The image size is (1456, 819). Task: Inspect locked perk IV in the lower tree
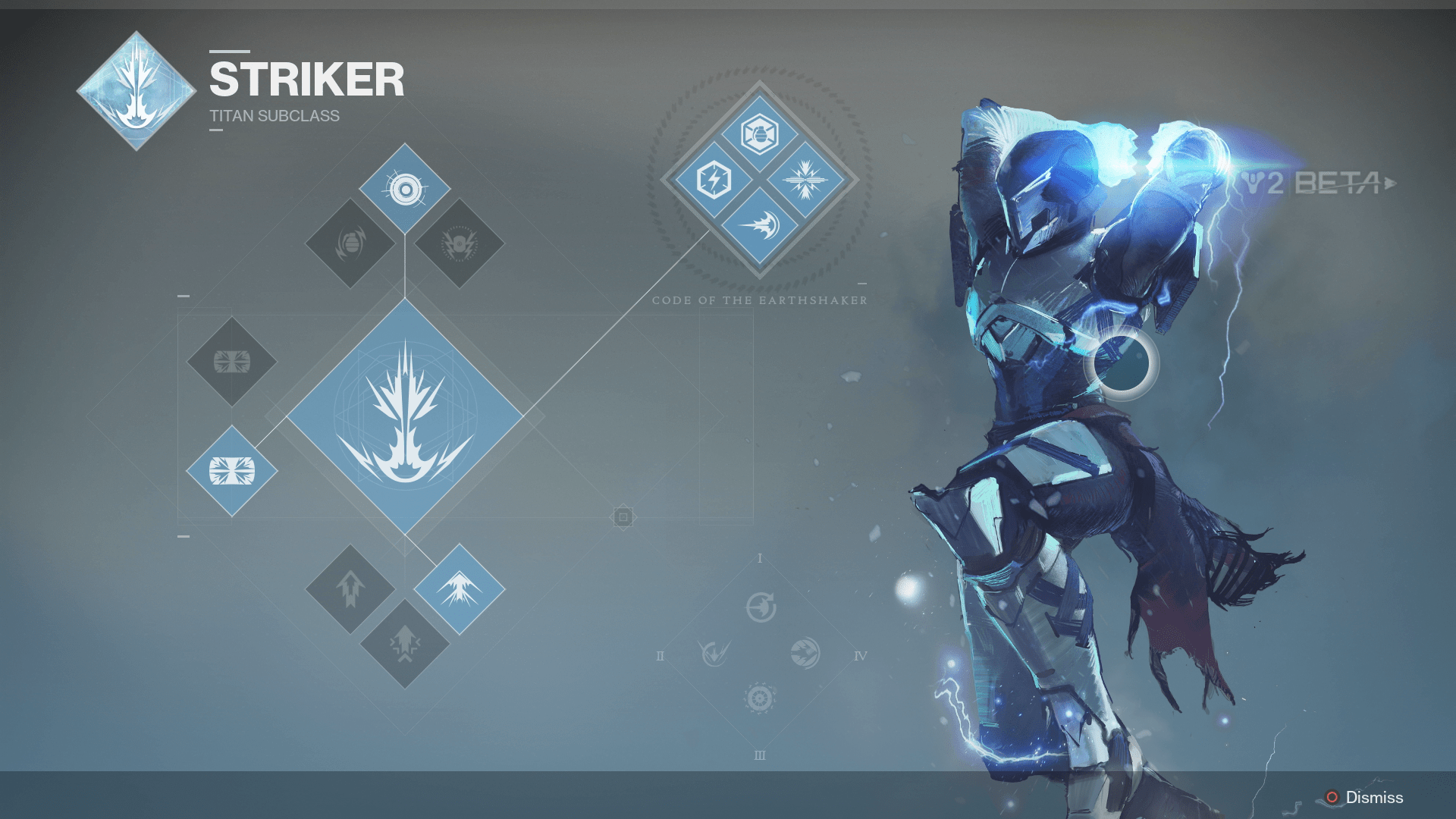(x=805, y=653)
